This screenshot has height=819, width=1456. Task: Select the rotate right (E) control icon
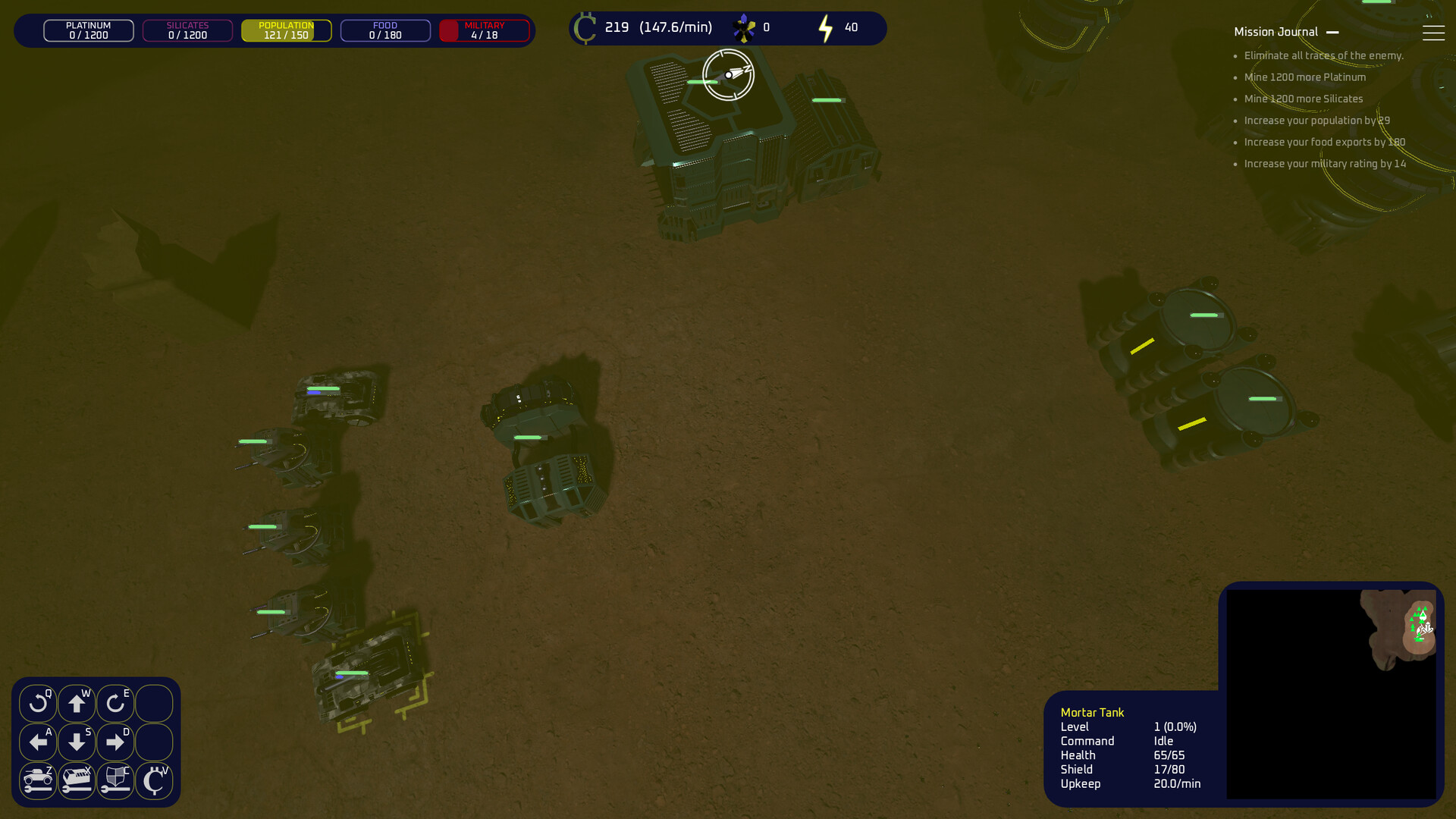[115, 703]
